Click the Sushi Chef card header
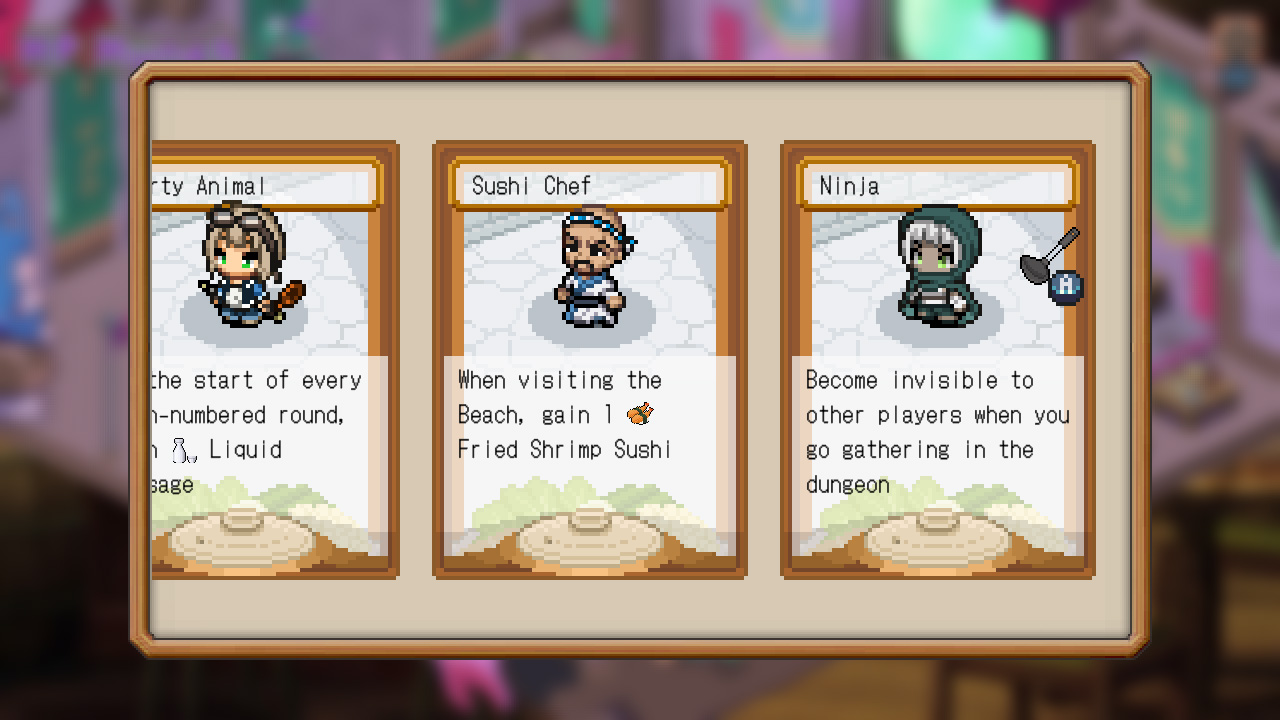Screen dimensions: 1280x720 (x=589, y=185)
